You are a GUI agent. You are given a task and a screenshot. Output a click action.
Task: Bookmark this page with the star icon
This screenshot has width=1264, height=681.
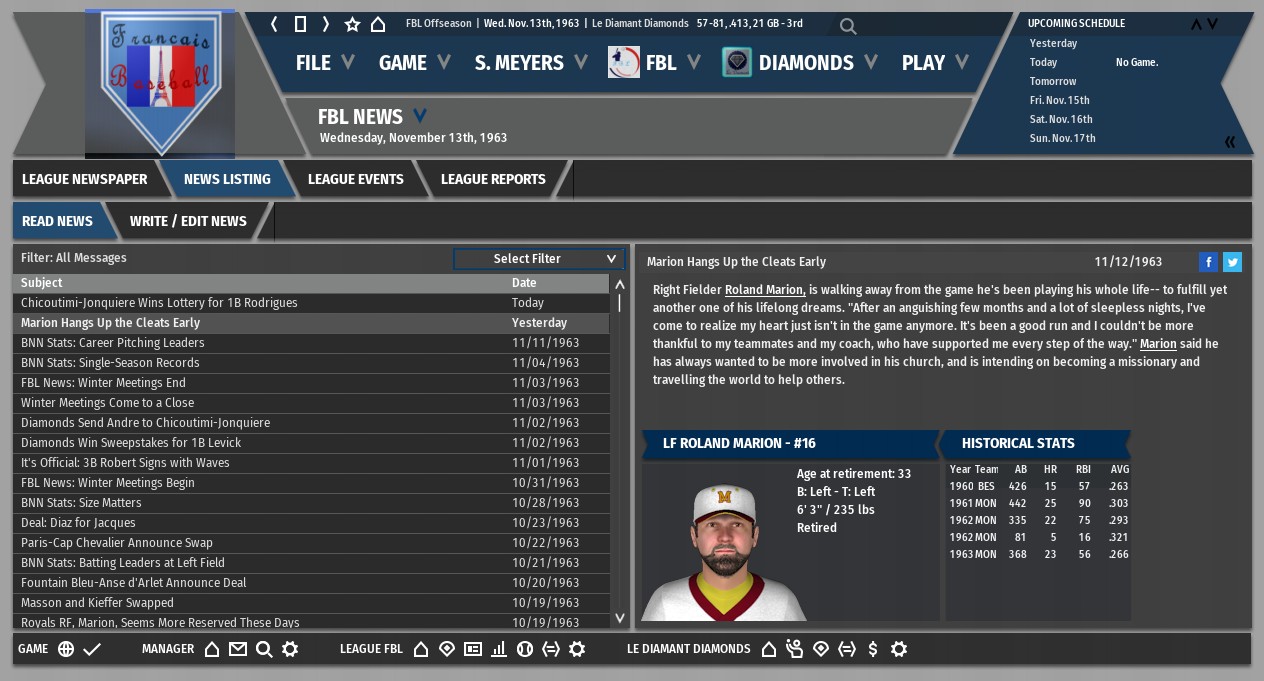[352, 24]
